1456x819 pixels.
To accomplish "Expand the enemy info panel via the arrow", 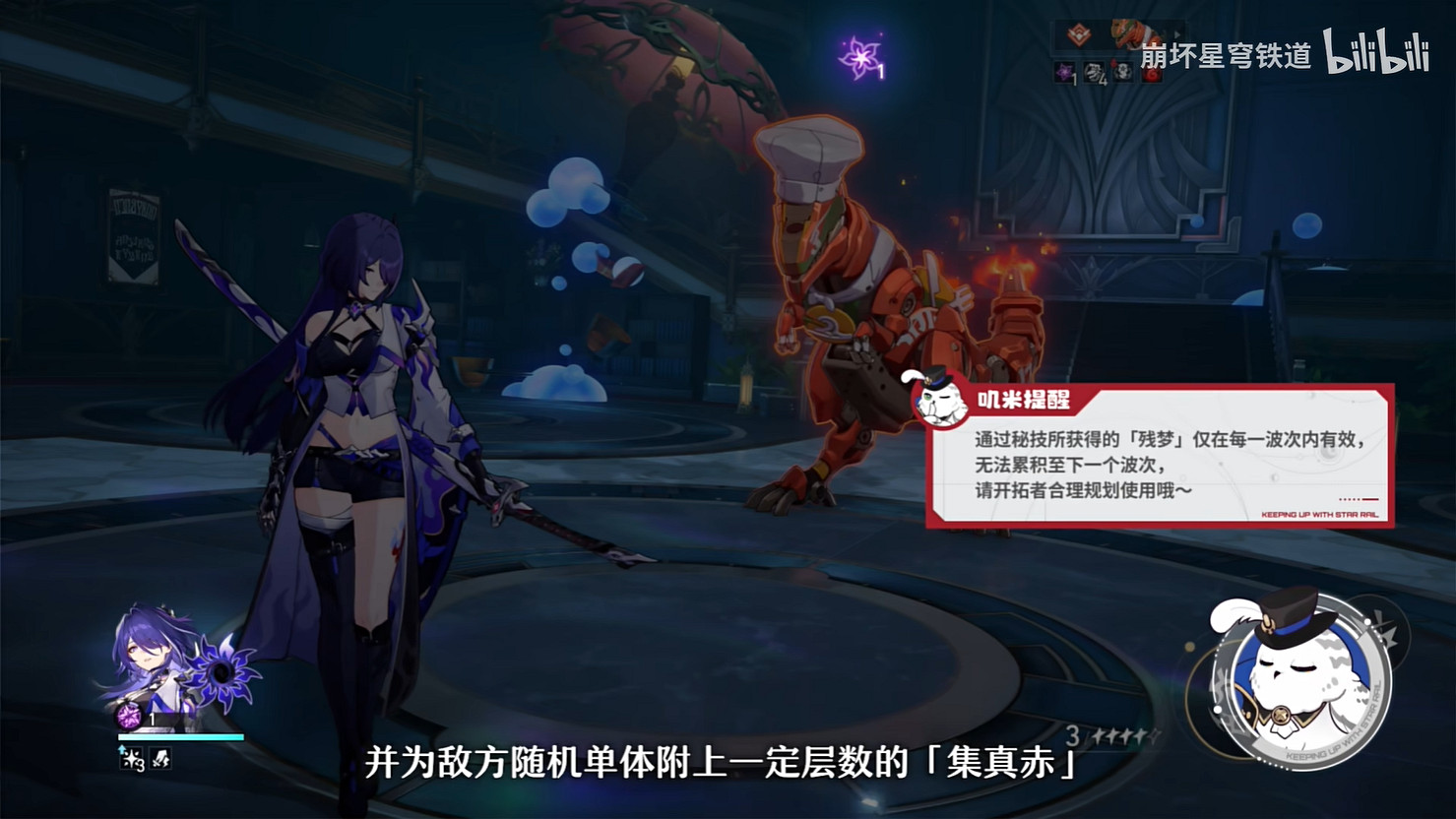I will pyautogui.click(x=1178, y=33).
